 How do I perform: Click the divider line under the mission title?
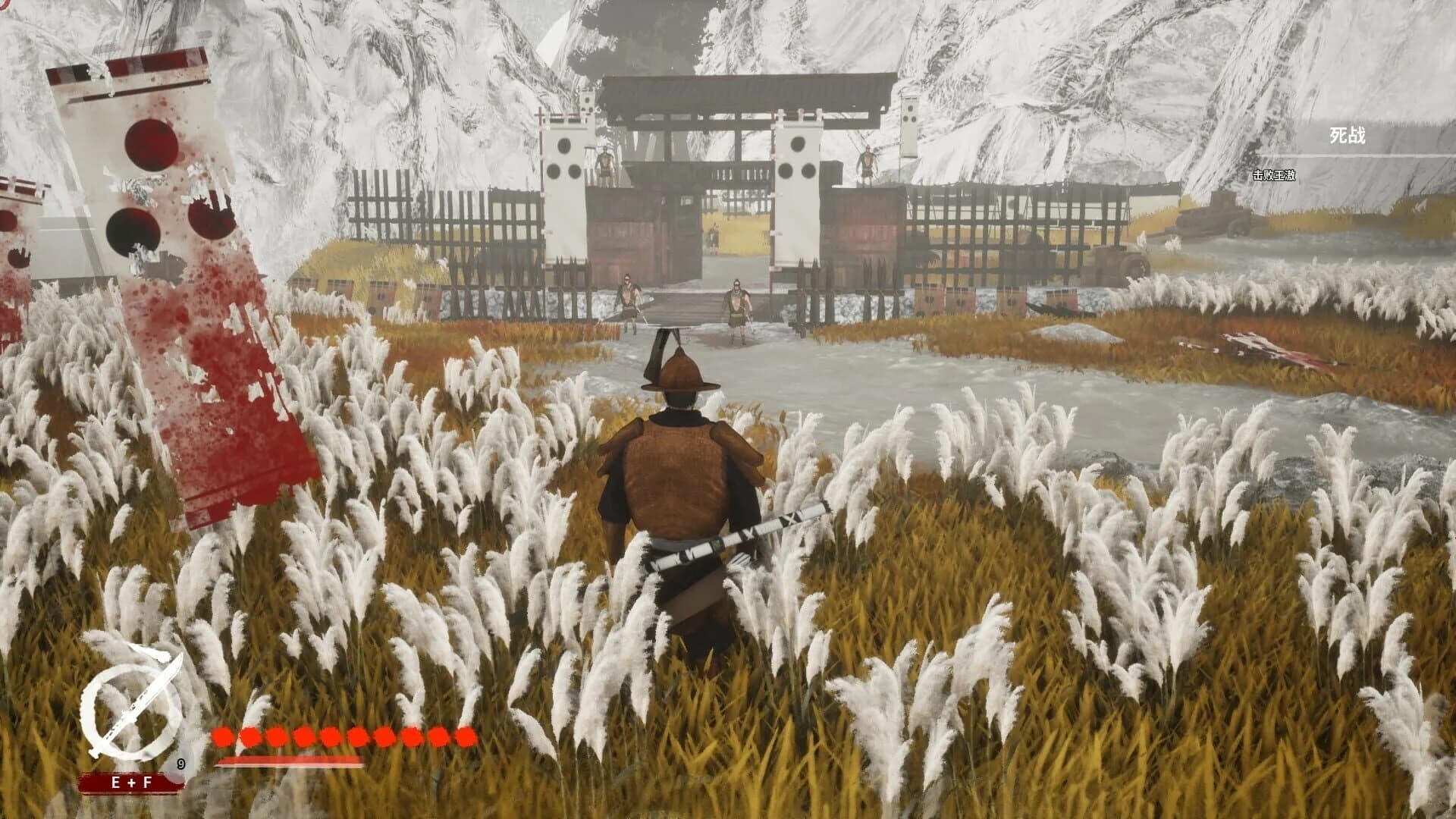click(1357, 155)
